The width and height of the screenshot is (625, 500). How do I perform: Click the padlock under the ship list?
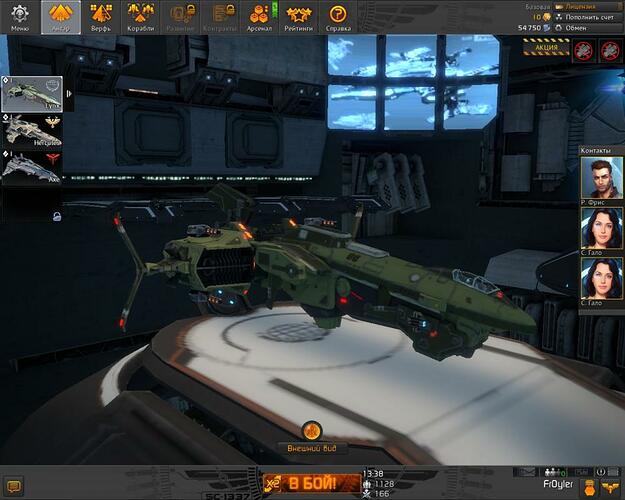[x=57, y=216]
